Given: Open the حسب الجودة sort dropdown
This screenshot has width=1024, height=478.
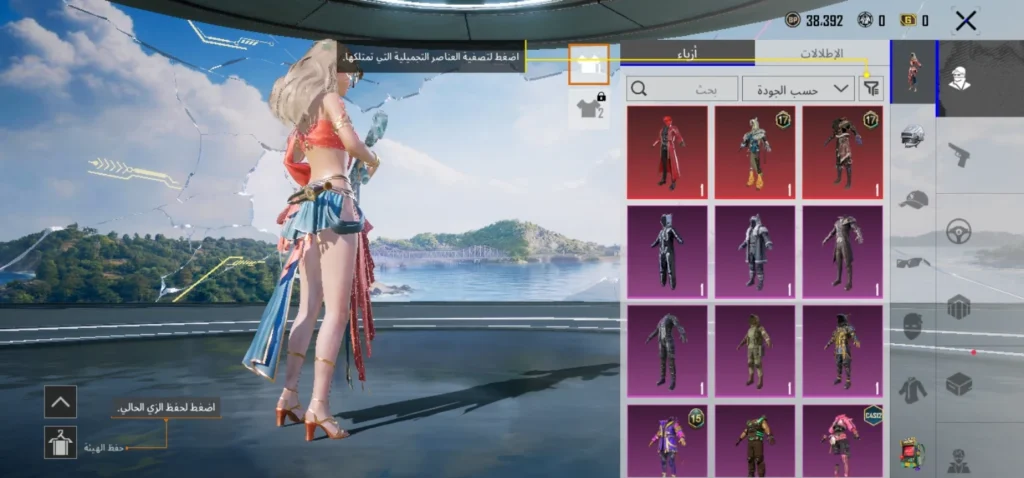Looking at the screenshot, I should (798, 89).
